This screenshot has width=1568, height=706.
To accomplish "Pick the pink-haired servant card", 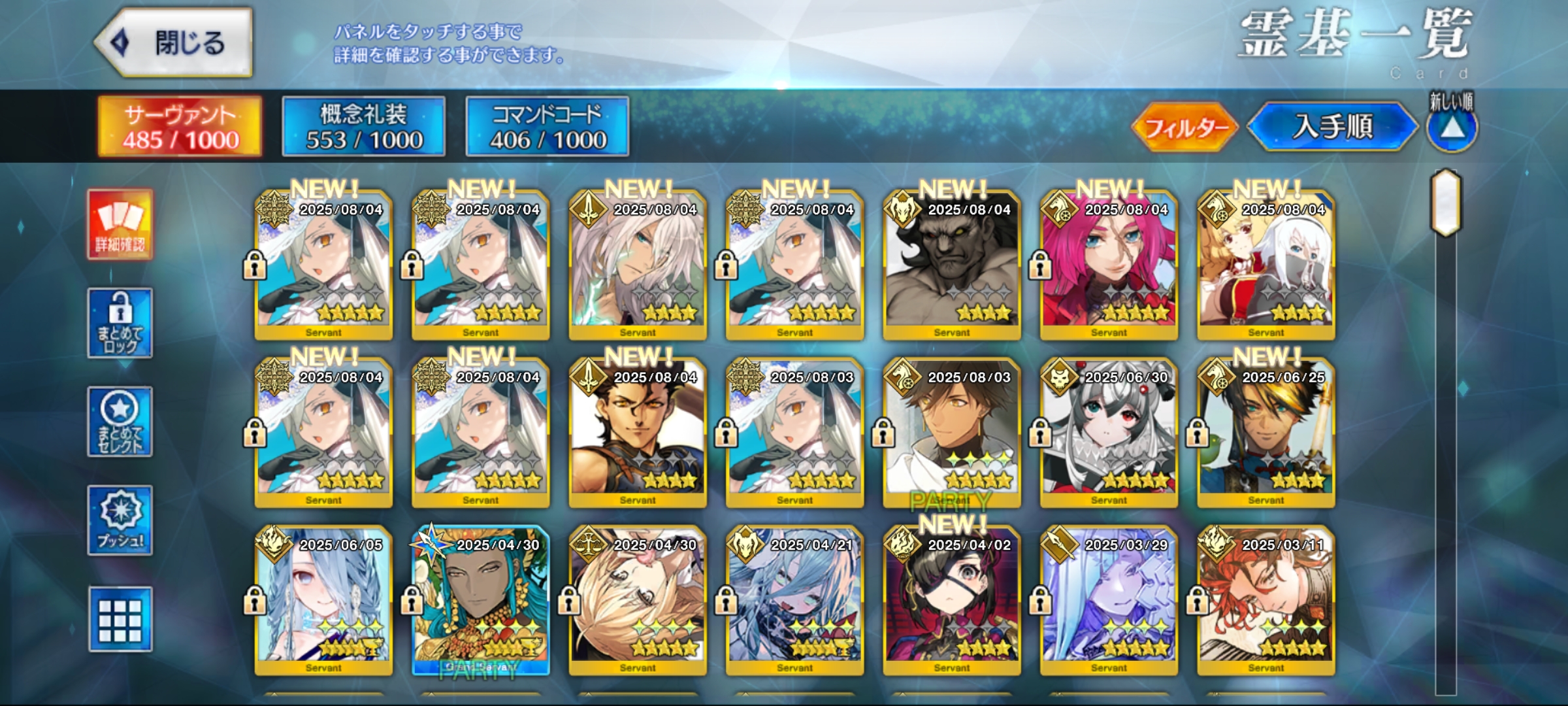I will pos(1109,265).
